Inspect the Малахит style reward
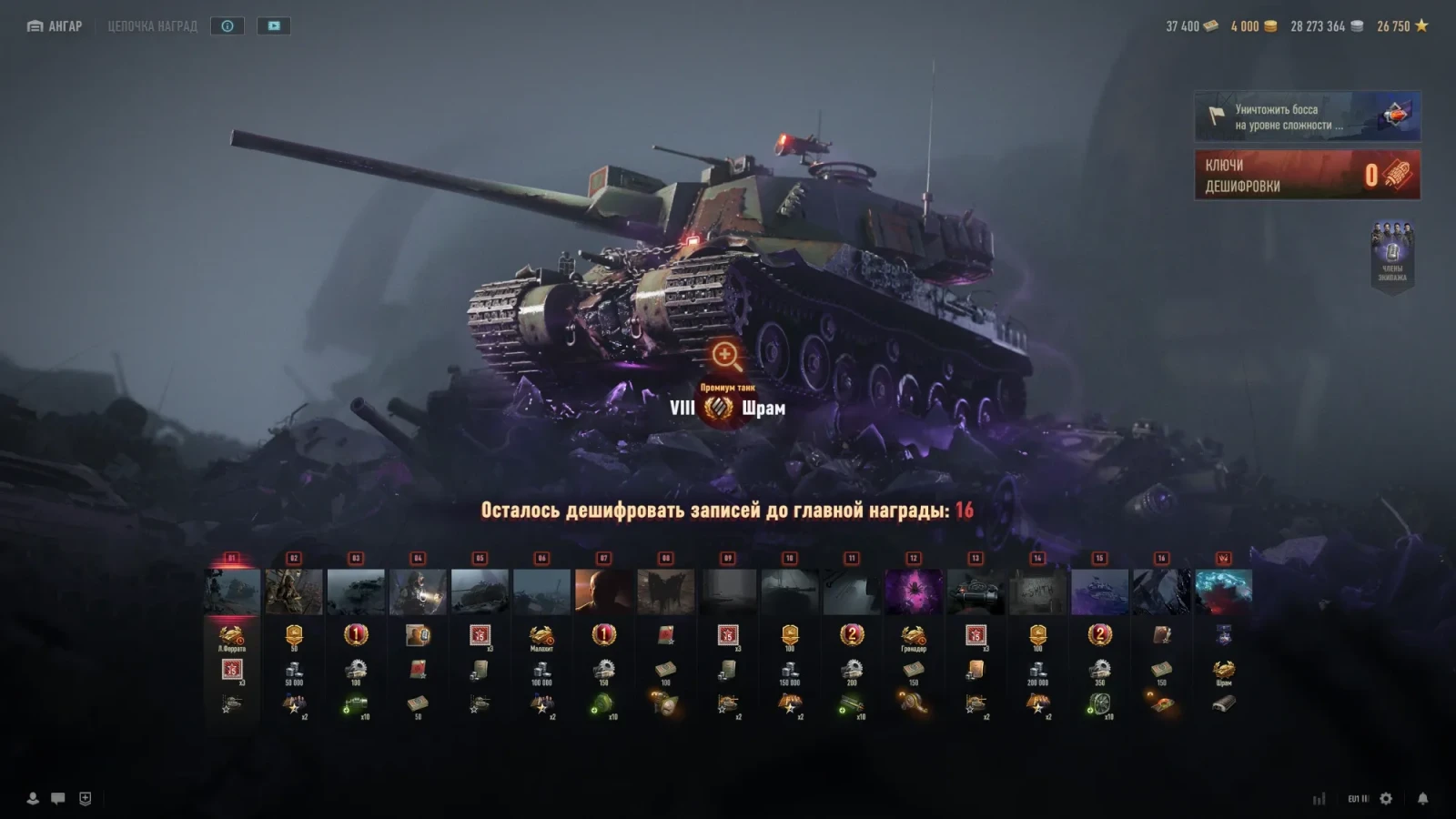The height and width of the screenshot is (819, 1456). point(541,636)
